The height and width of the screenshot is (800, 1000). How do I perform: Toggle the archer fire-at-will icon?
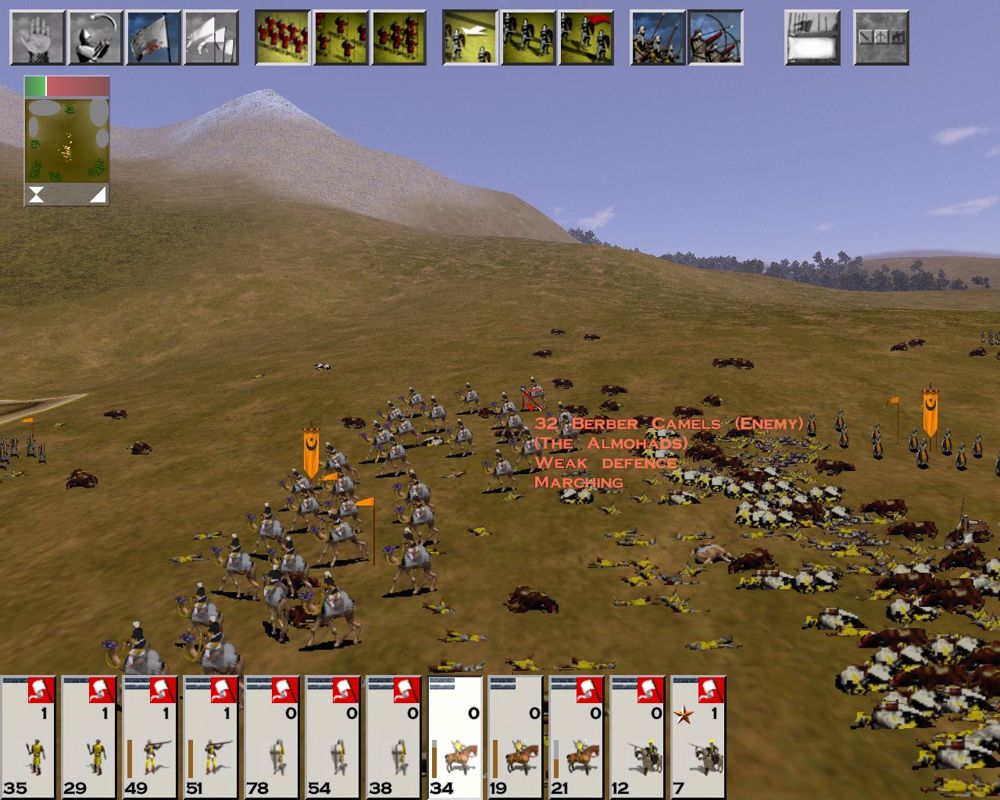(715, 37)
